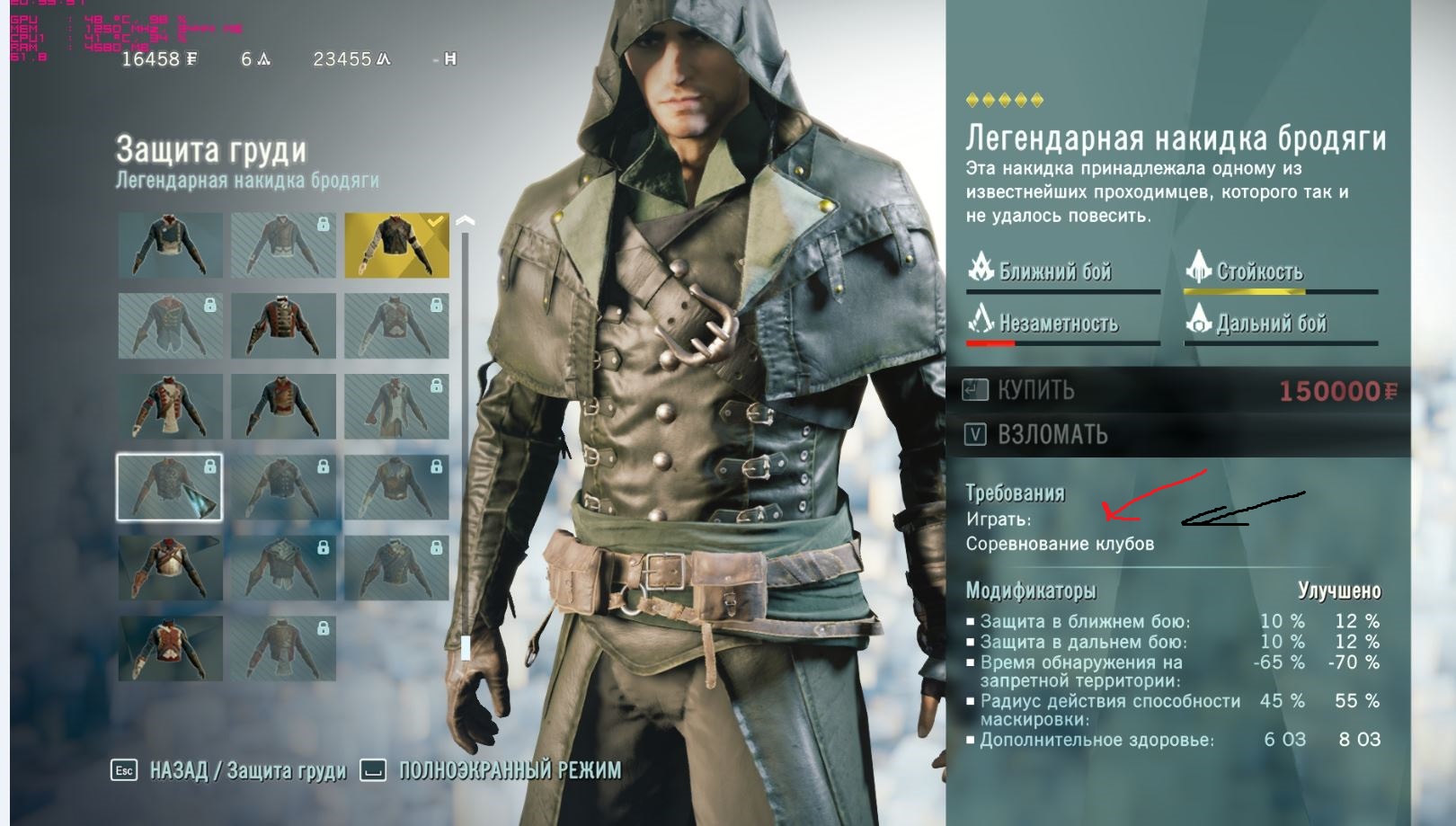
Task: Choose the first unlocked blue coat thumbnail
Action: tap(170, 245)
